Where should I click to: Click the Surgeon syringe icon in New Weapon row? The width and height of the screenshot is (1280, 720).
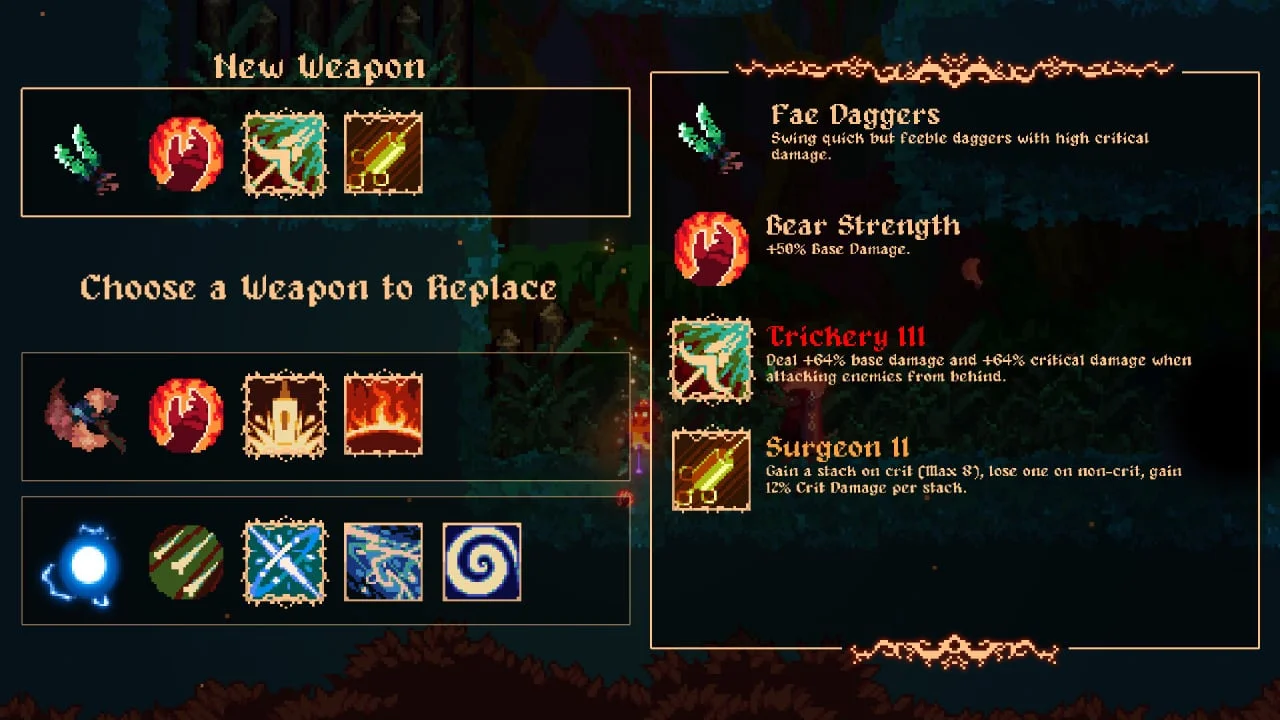383,153
